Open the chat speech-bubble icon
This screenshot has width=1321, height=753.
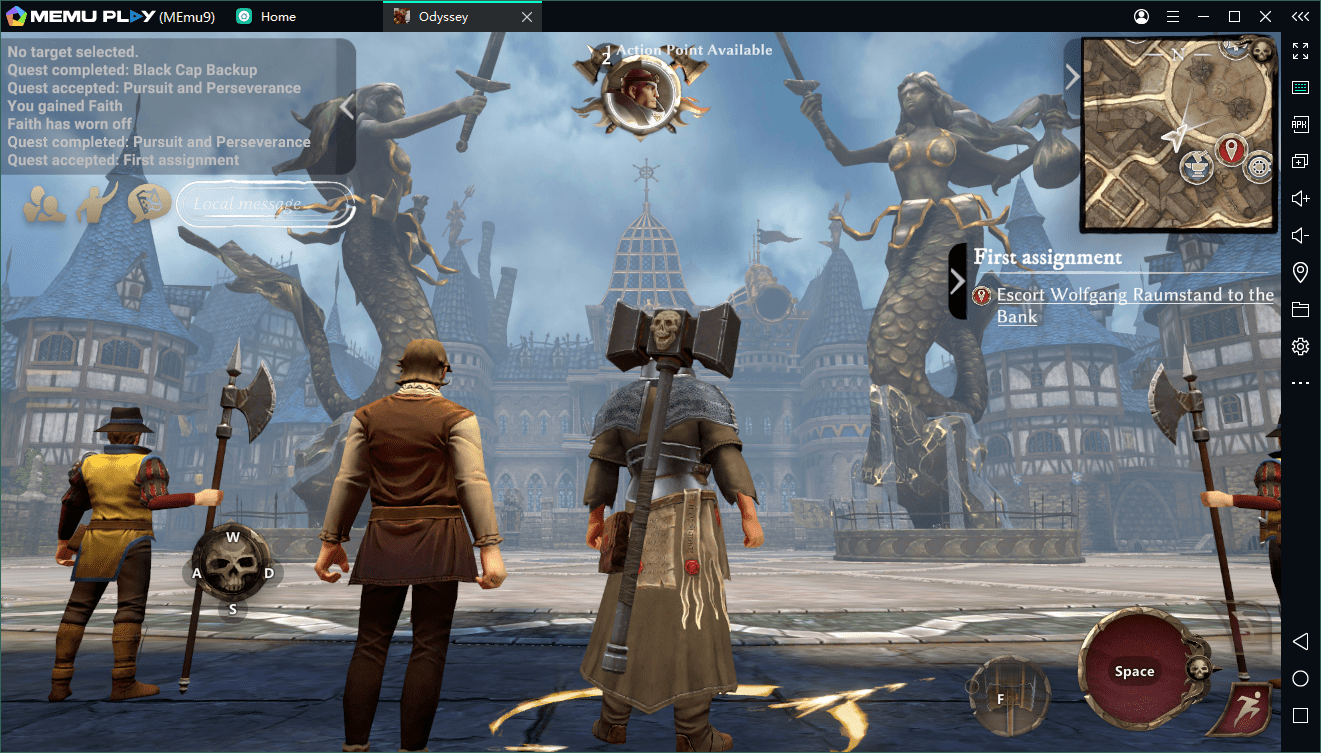(x=148, y=204)
